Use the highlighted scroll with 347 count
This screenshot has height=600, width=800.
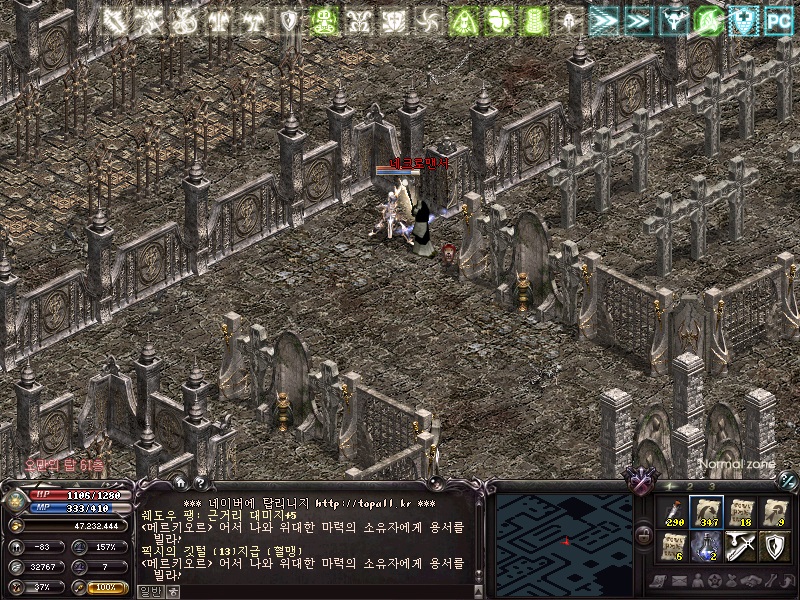click(706, 511)
